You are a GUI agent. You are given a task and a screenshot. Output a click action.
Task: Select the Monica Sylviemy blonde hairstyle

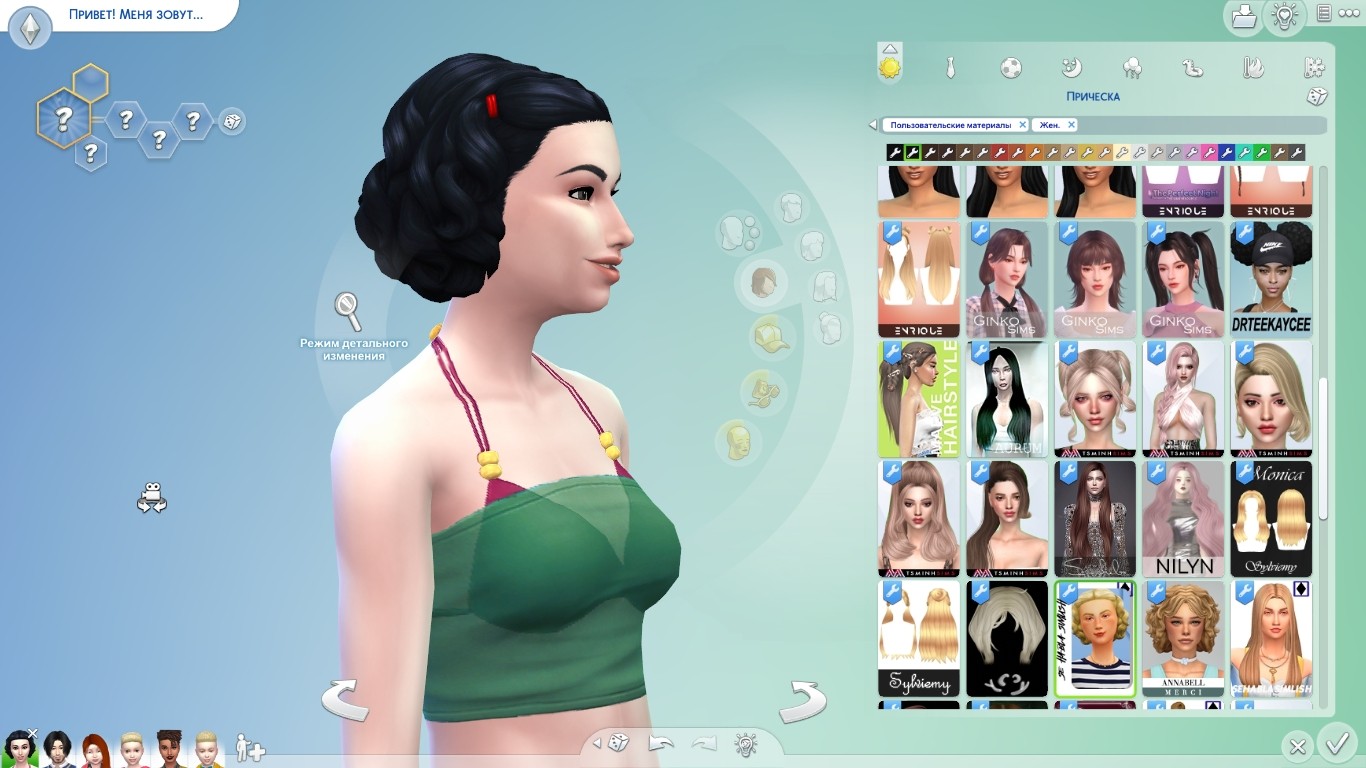click(x=1271, y=519)
